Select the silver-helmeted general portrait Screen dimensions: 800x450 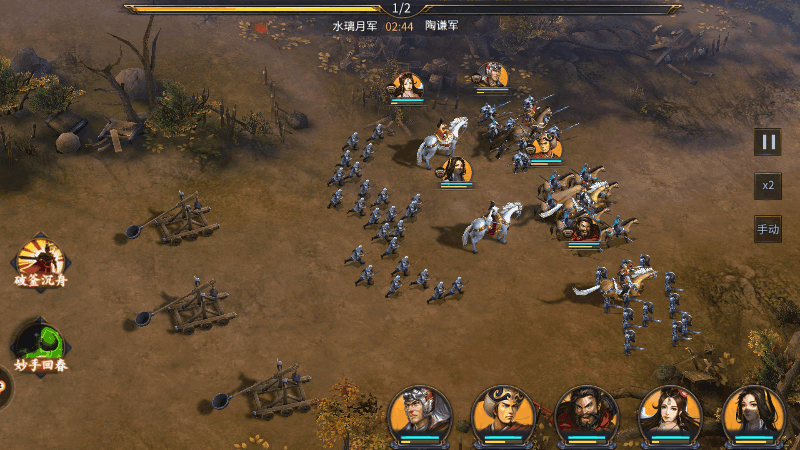coord(419,413)
